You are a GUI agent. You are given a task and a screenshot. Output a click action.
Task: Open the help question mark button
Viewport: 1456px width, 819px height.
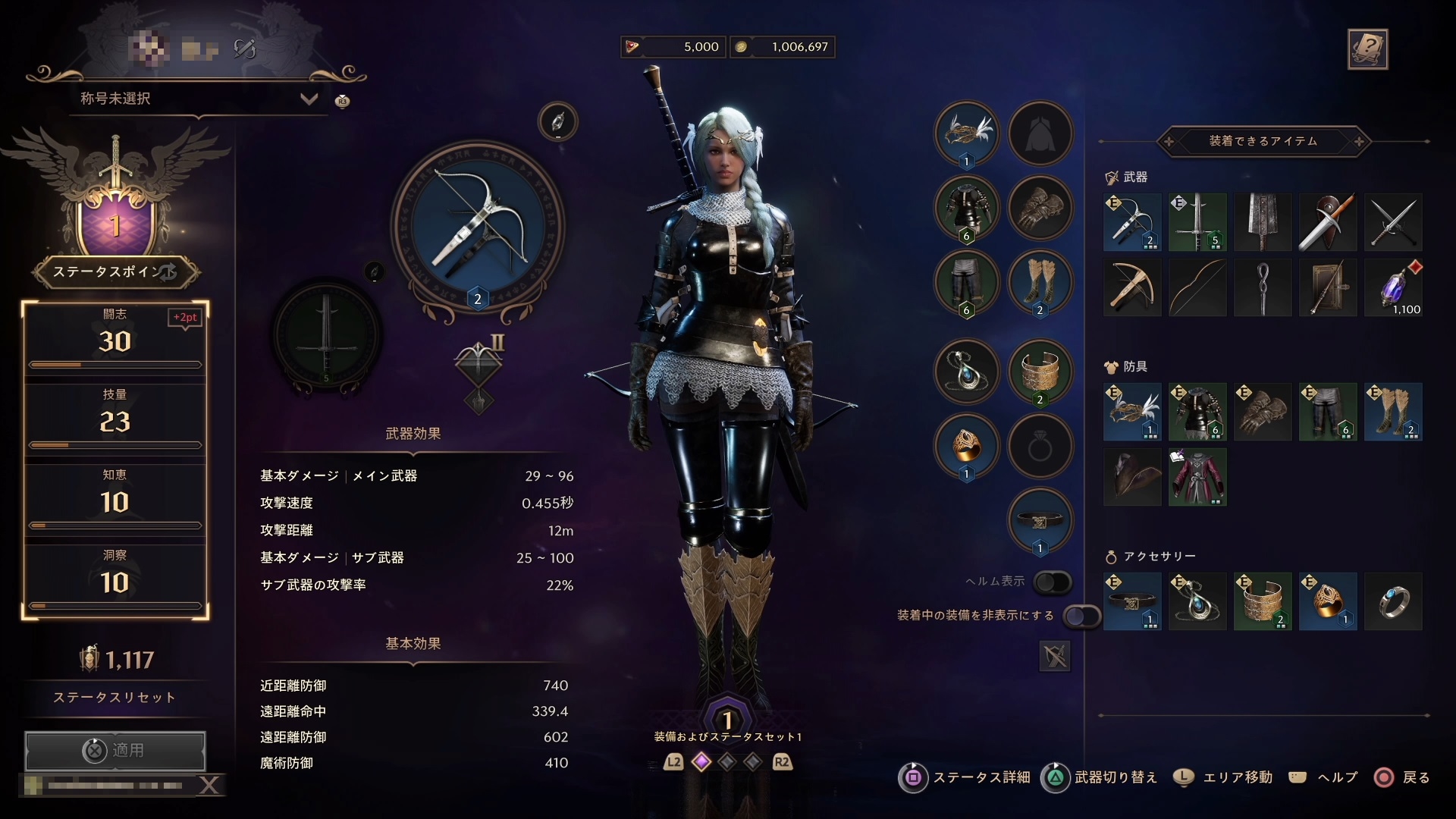coord(1367,49)
